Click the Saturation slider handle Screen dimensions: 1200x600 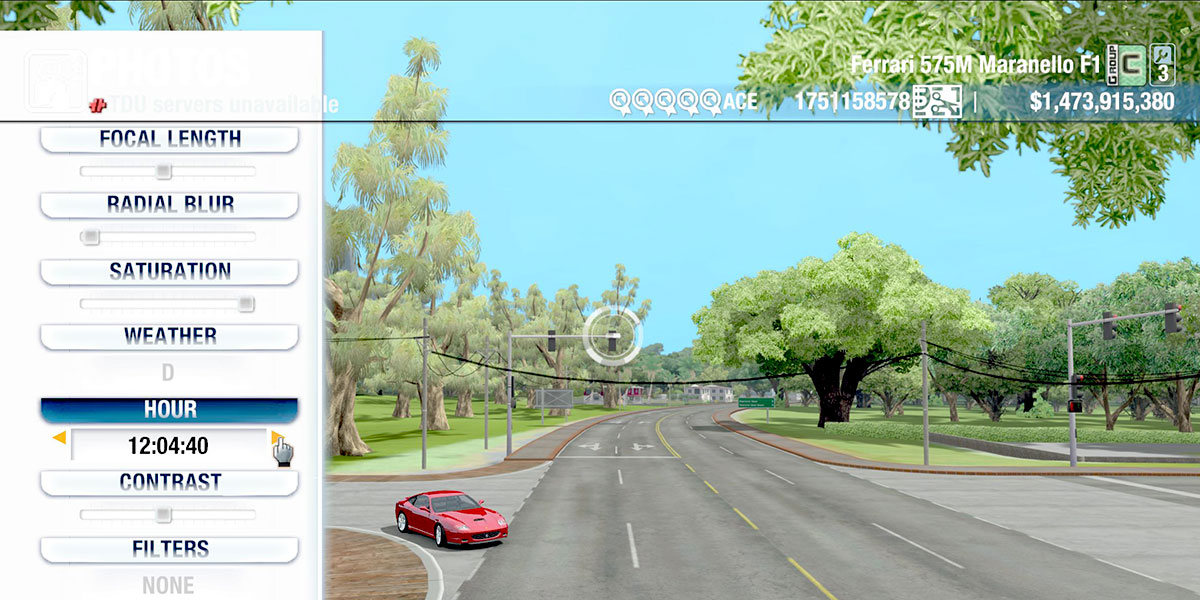coord(245,304)
